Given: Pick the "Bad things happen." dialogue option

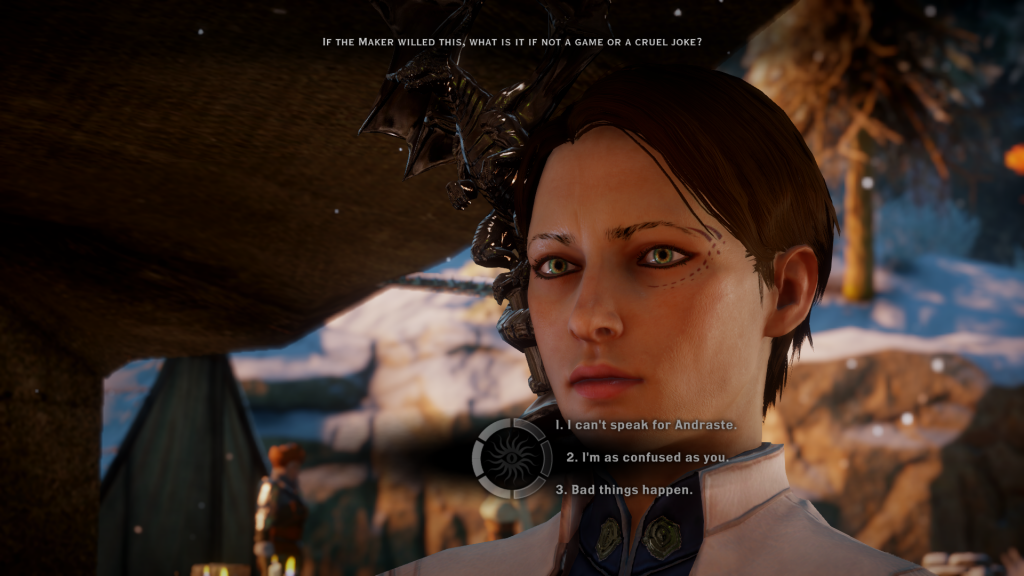Looking at the screenshot, I should coord(624,489).
